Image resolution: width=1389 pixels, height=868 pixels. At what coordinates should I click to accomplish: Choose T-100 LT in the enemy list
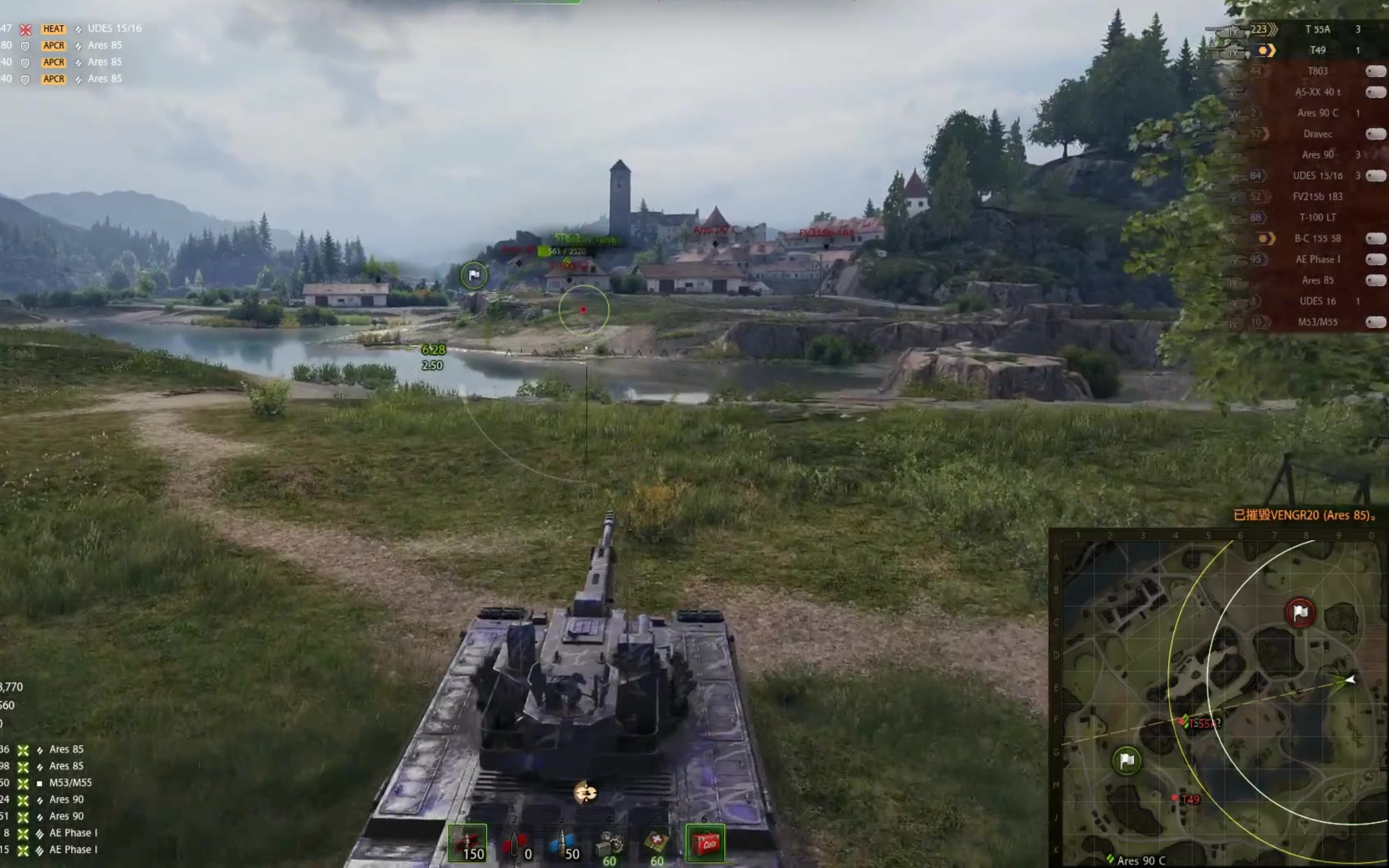(x=1317, y=217)
